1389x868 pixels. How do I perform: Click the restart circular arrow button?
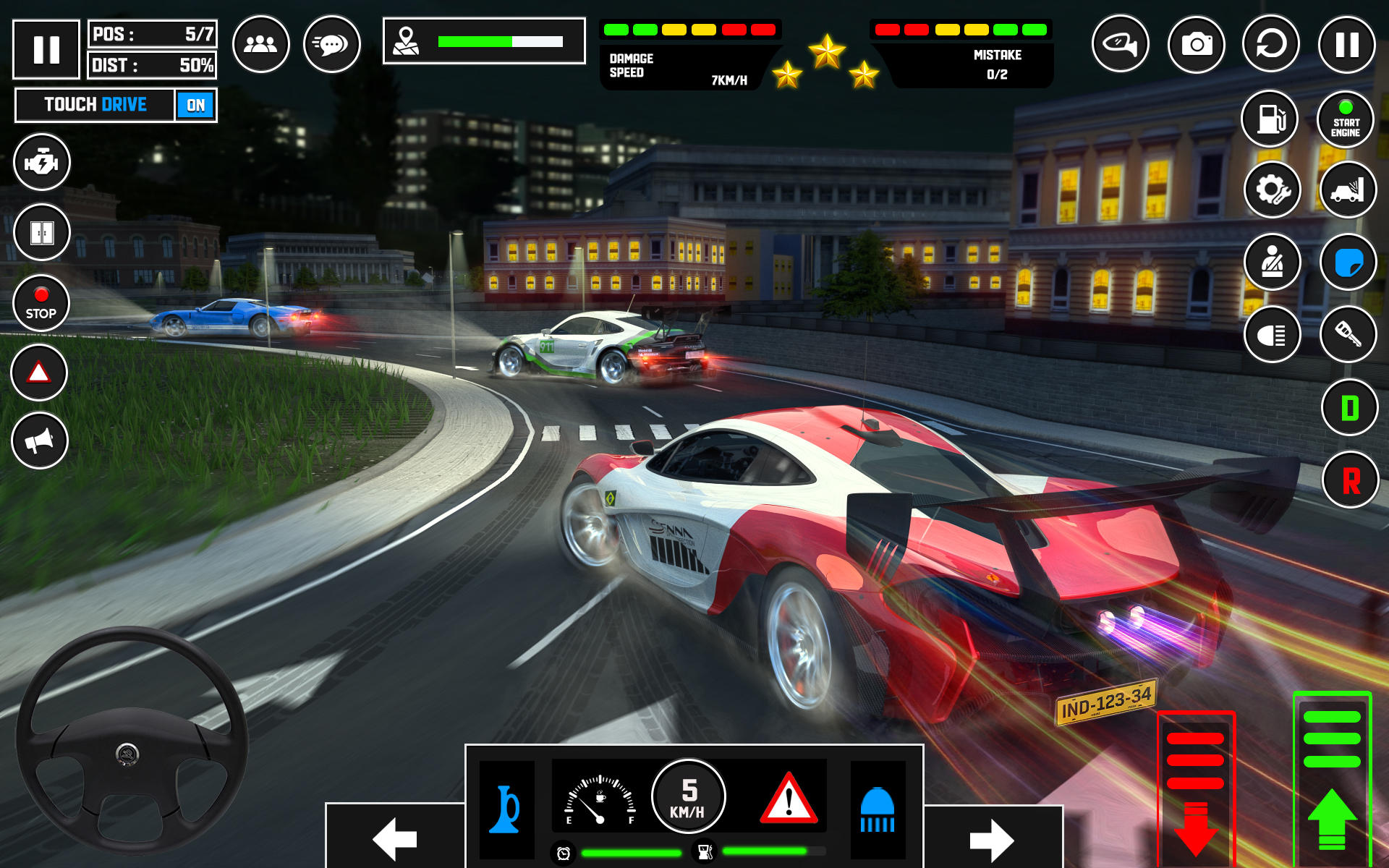pyautogui.click(x=1271, y=45)
